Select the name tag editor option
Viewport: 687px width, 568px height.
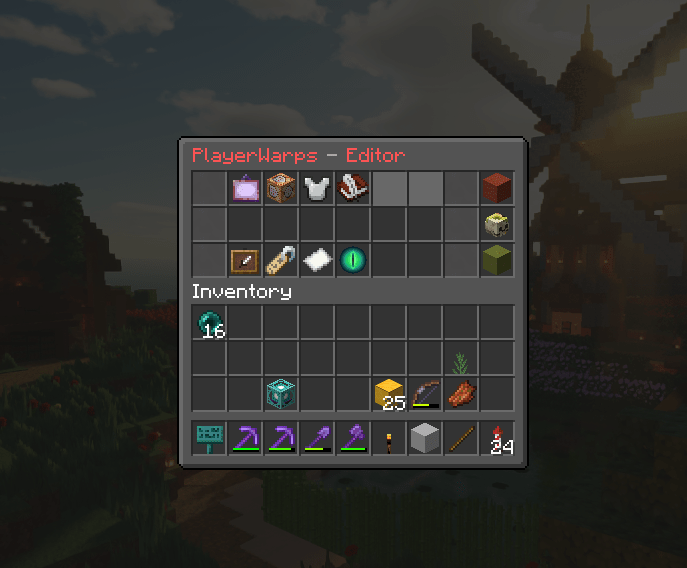click(x=281, y=260)
